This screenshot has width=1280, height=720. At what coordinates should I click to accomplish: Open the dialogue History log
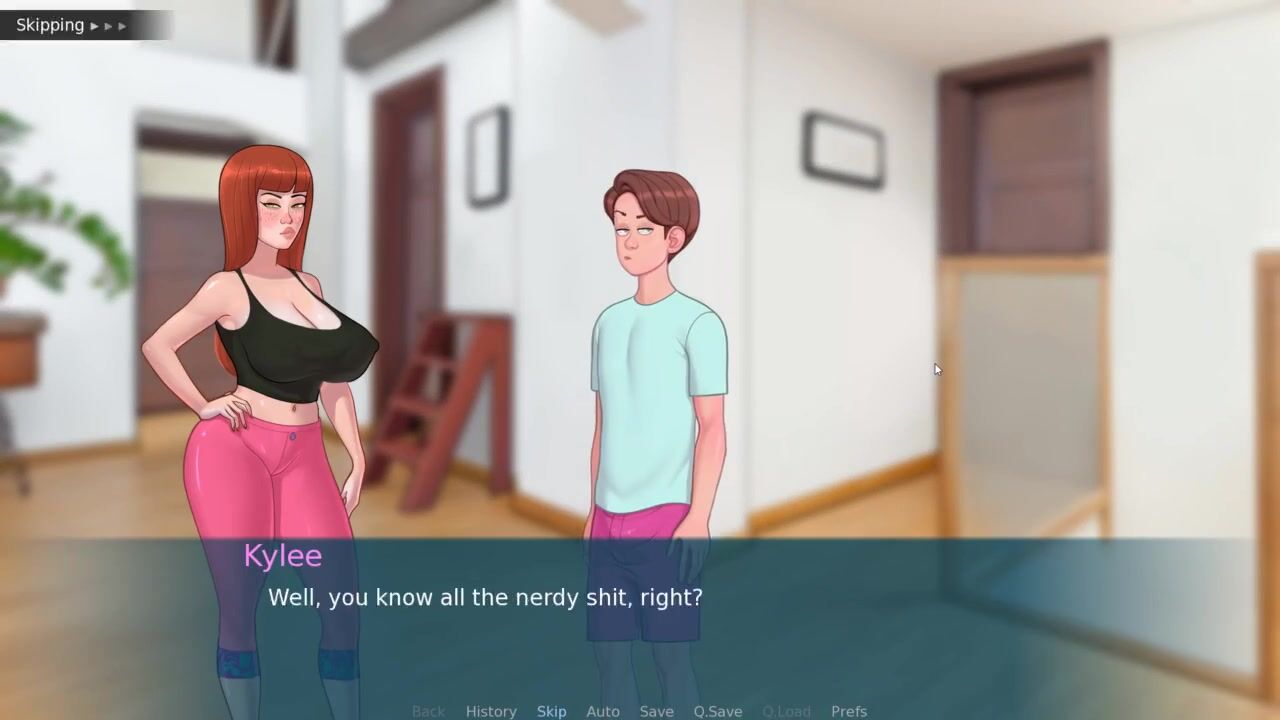pos(491,711)
